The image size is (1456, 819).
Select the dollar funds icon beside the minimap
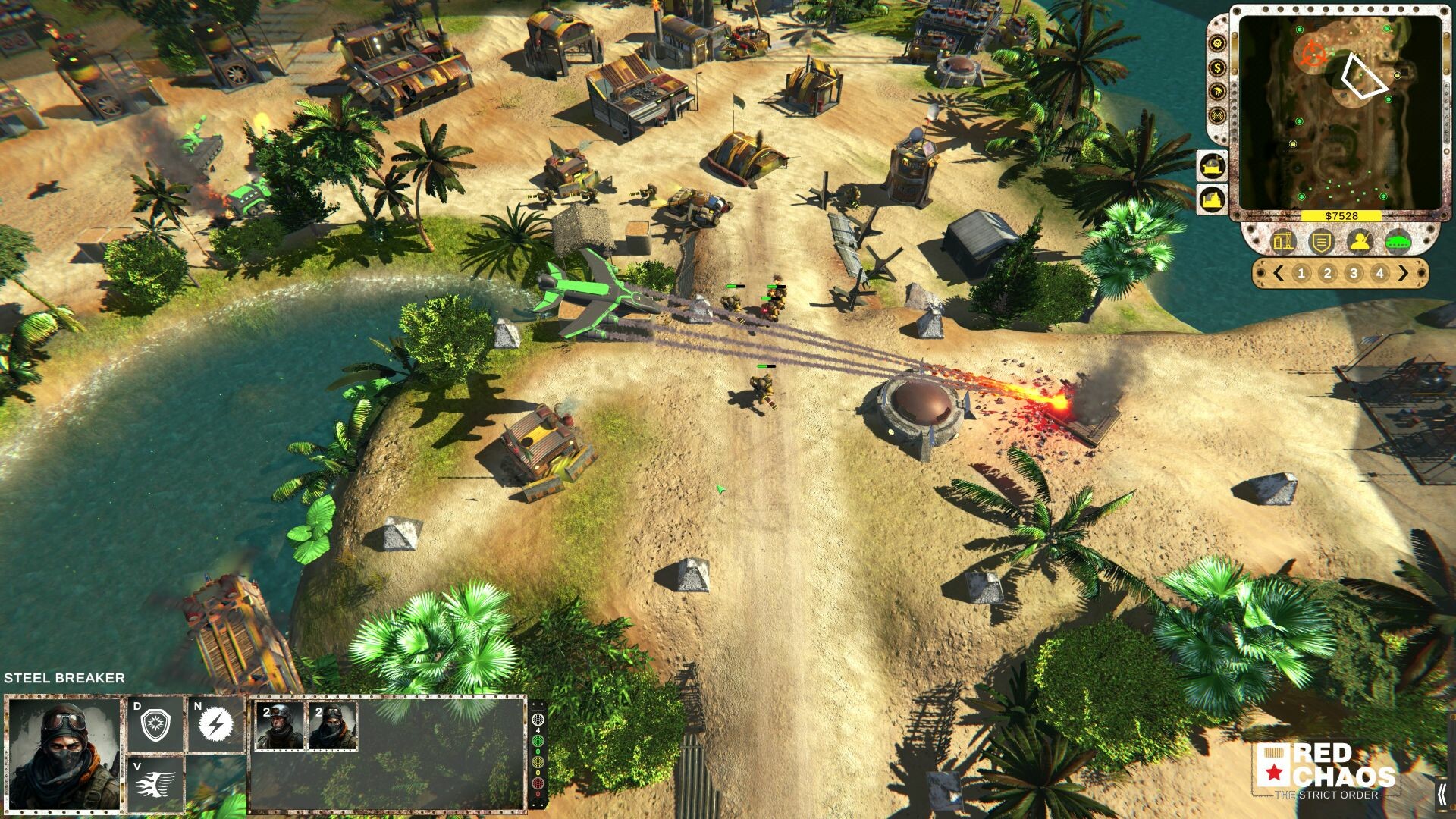[1216, 67]
